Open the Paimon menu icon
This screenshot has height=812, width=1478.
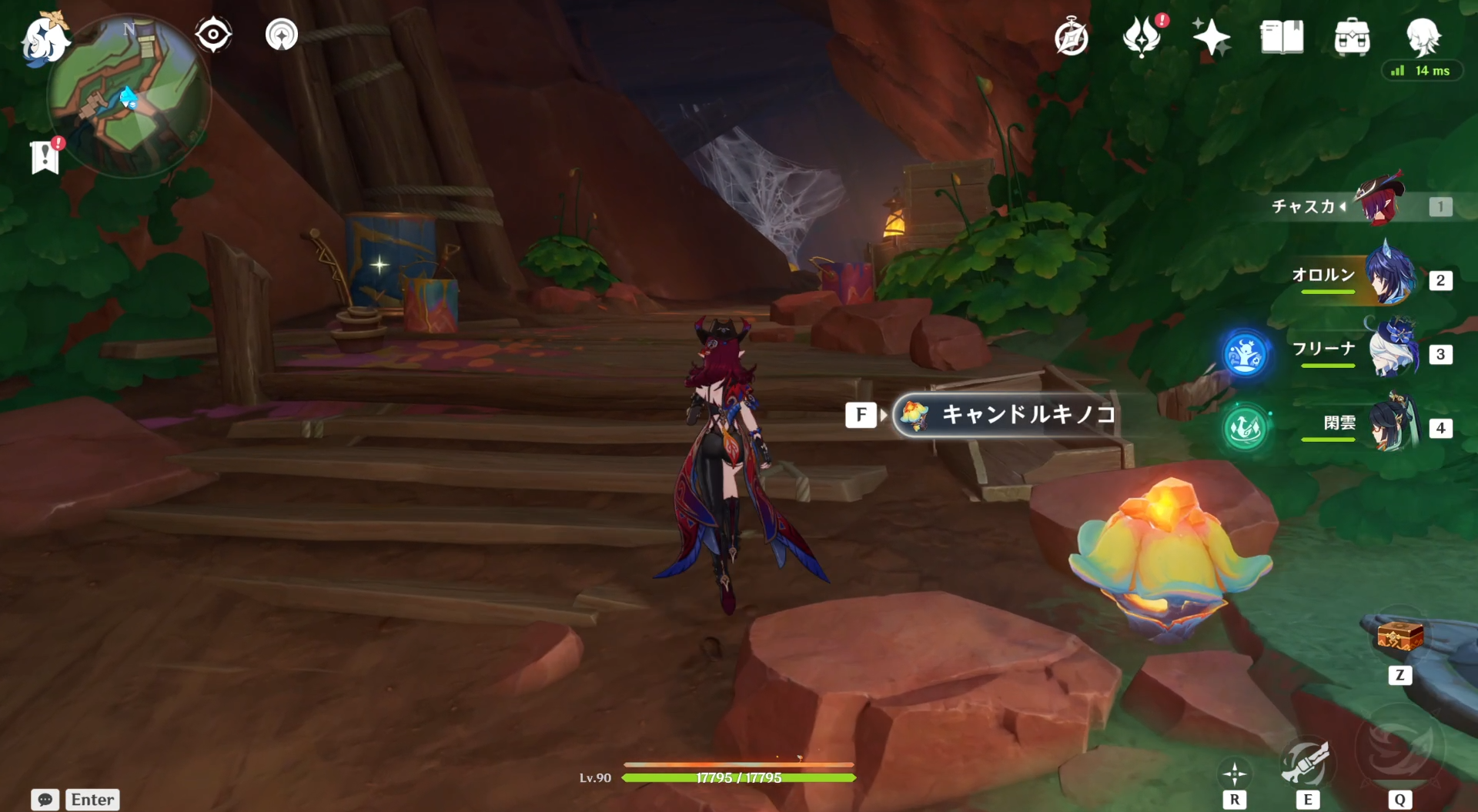tap(43, 38)
